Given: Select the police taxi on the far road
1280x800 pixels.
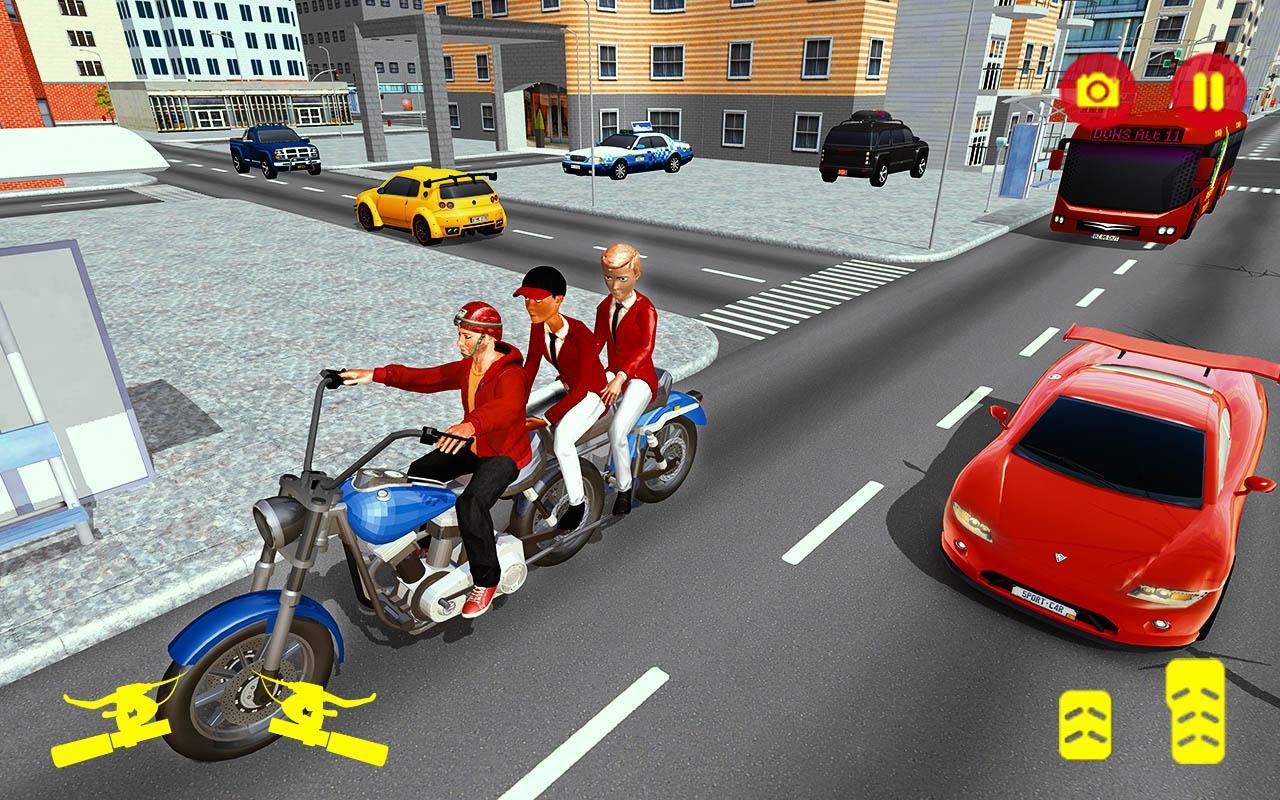Looking at the screenshot, I should [x=628, y=155].
